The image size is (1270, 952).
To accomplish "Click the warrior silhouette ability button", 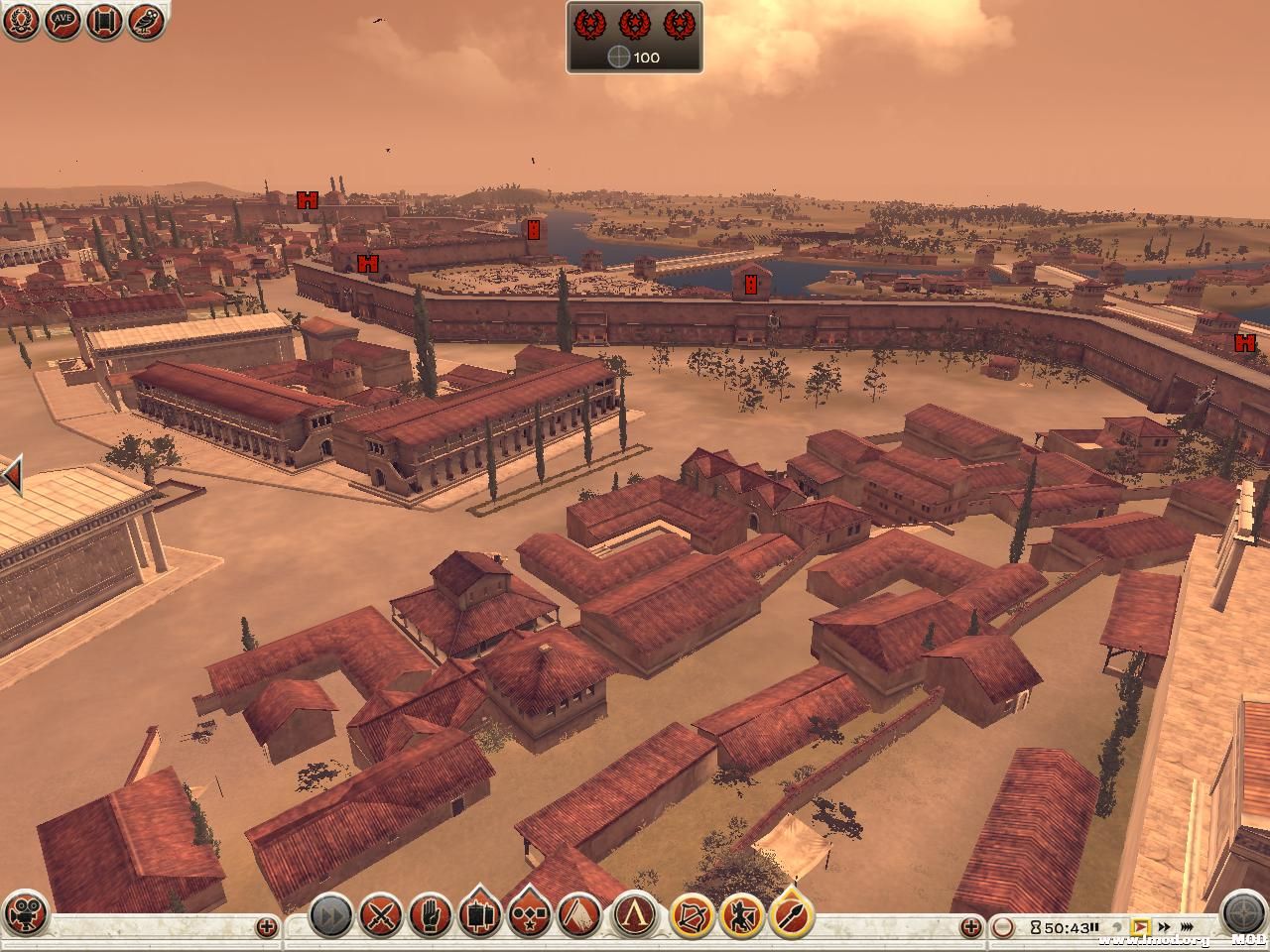I will click(741, 915).
